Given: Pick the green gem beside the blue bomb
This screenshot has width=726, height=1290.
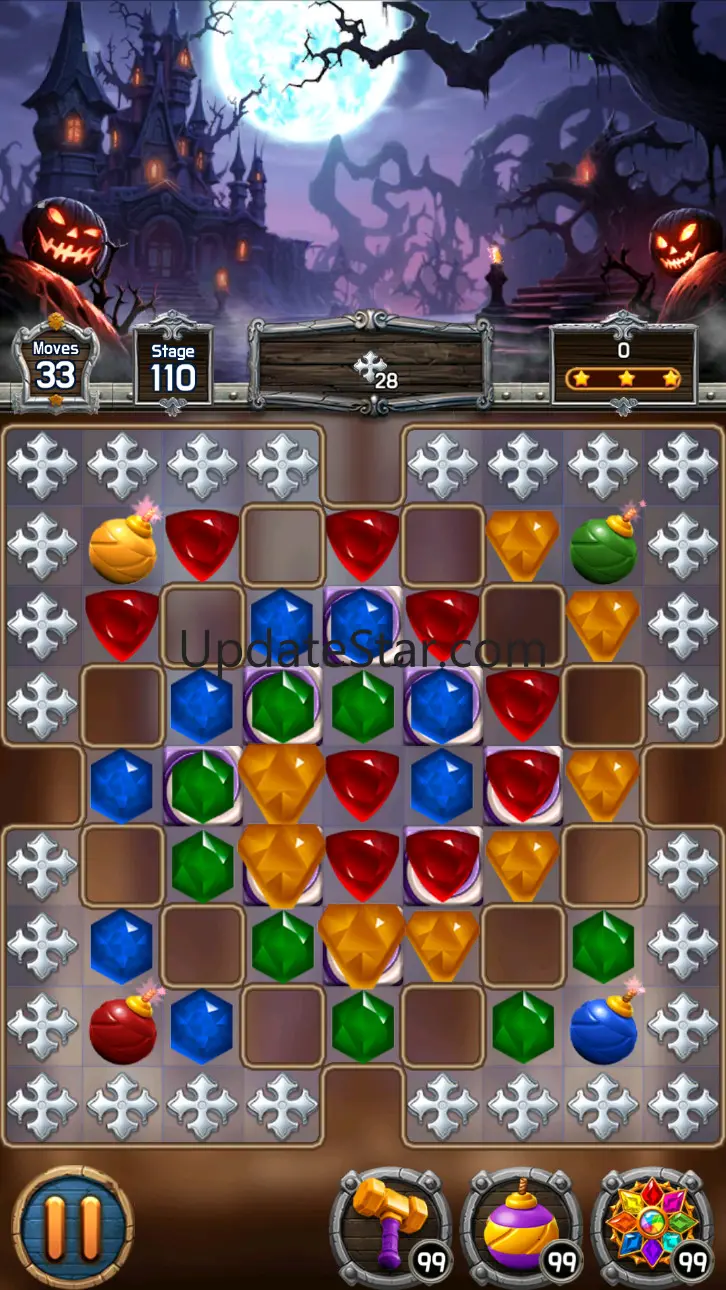Looking at the screenshot, I should click(x=522, y=1027).
